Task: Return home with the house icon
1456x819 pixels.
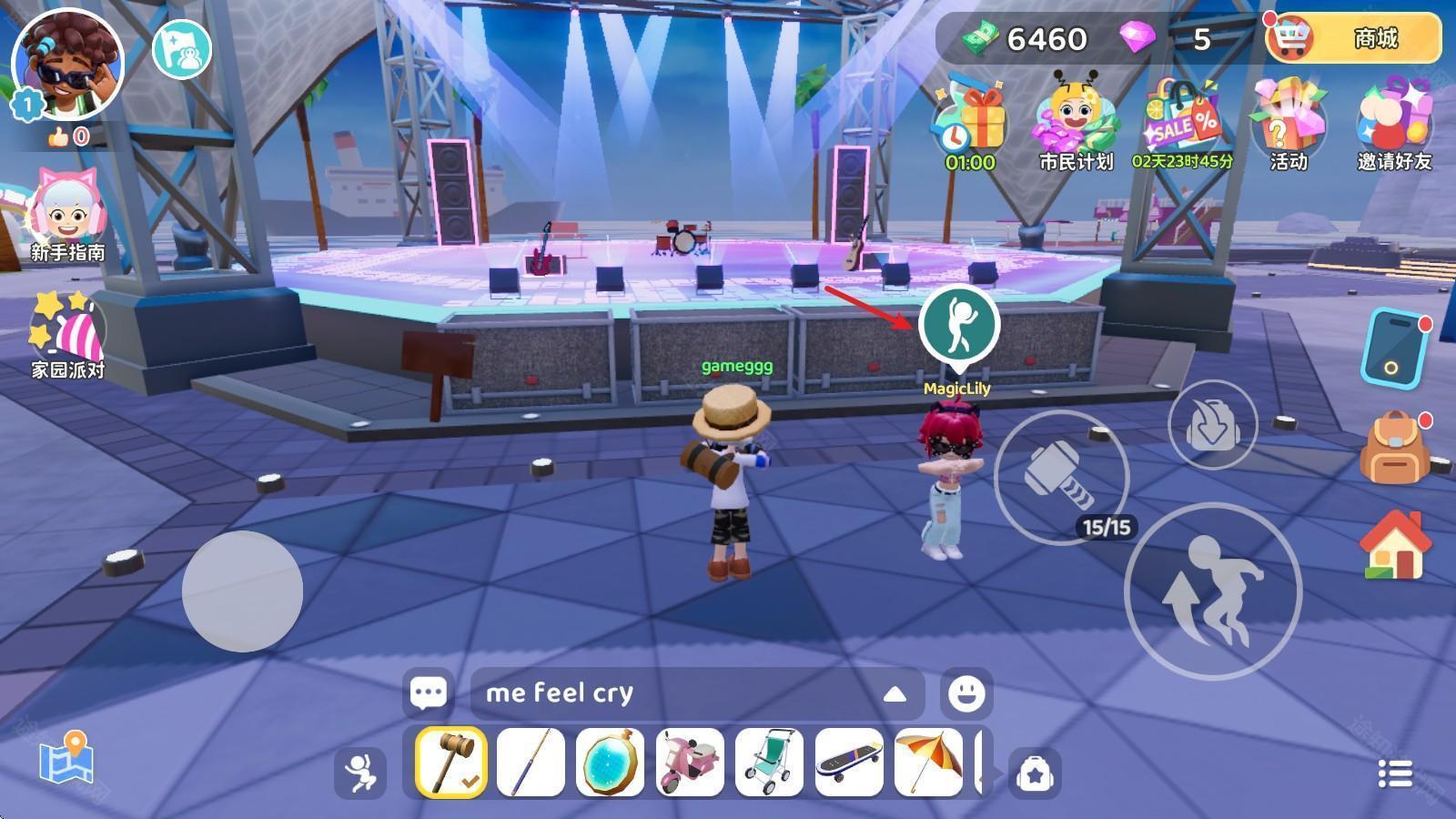Action: tap(1392, 545)
